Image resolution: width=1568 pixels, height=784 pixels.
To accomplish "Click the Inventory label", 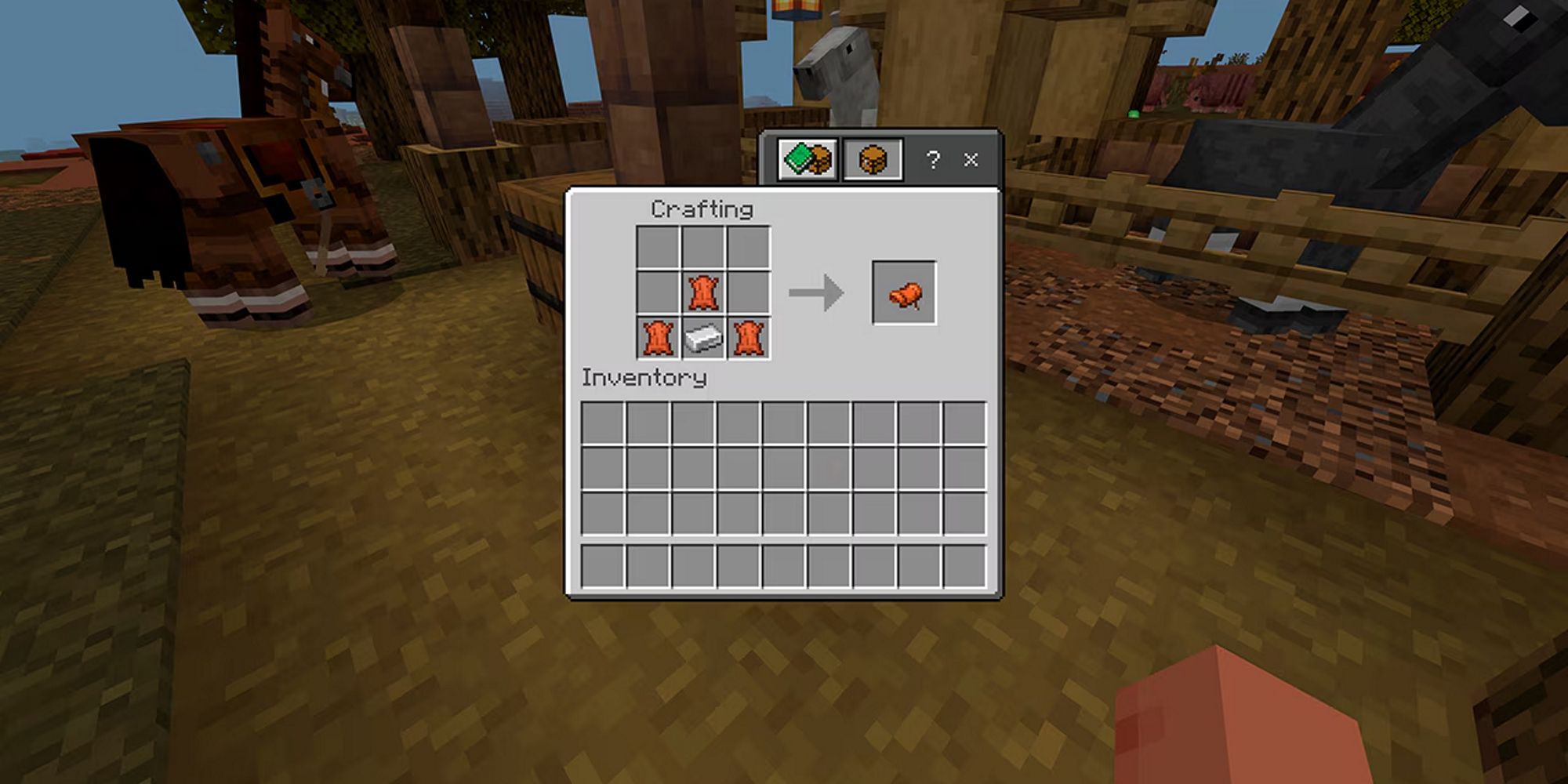I will coord(643,377).
